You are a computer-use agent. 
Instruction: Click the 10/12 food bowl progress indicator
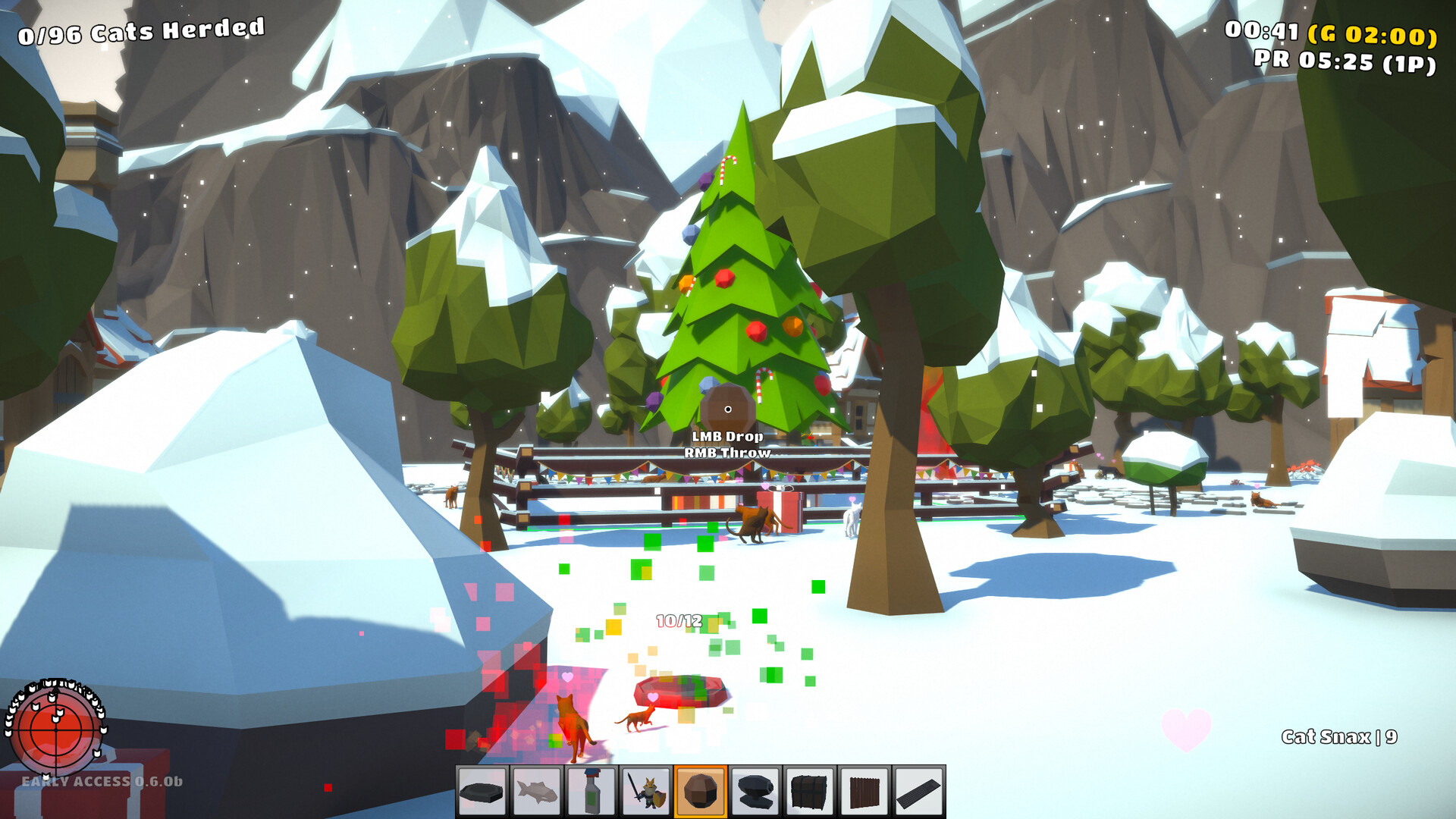(678, 620)
